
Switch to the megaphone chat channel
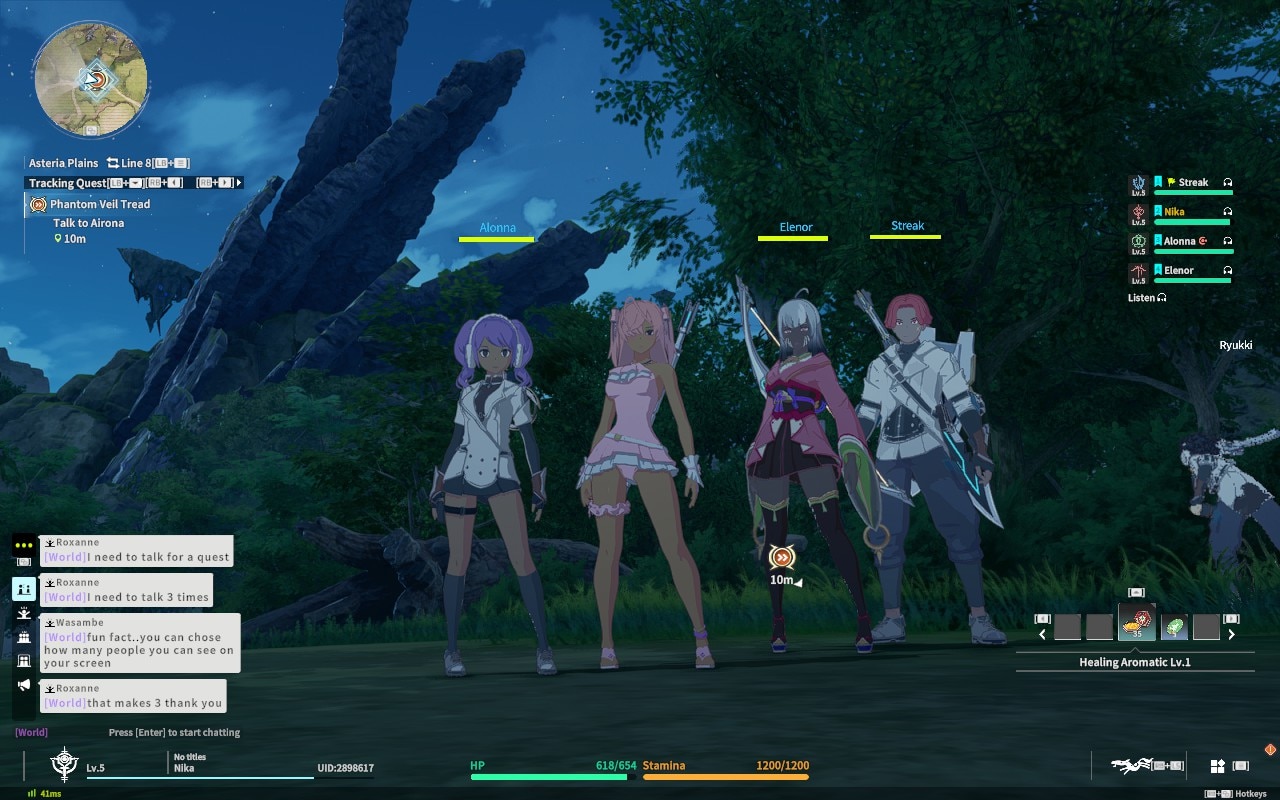(23, 685)
